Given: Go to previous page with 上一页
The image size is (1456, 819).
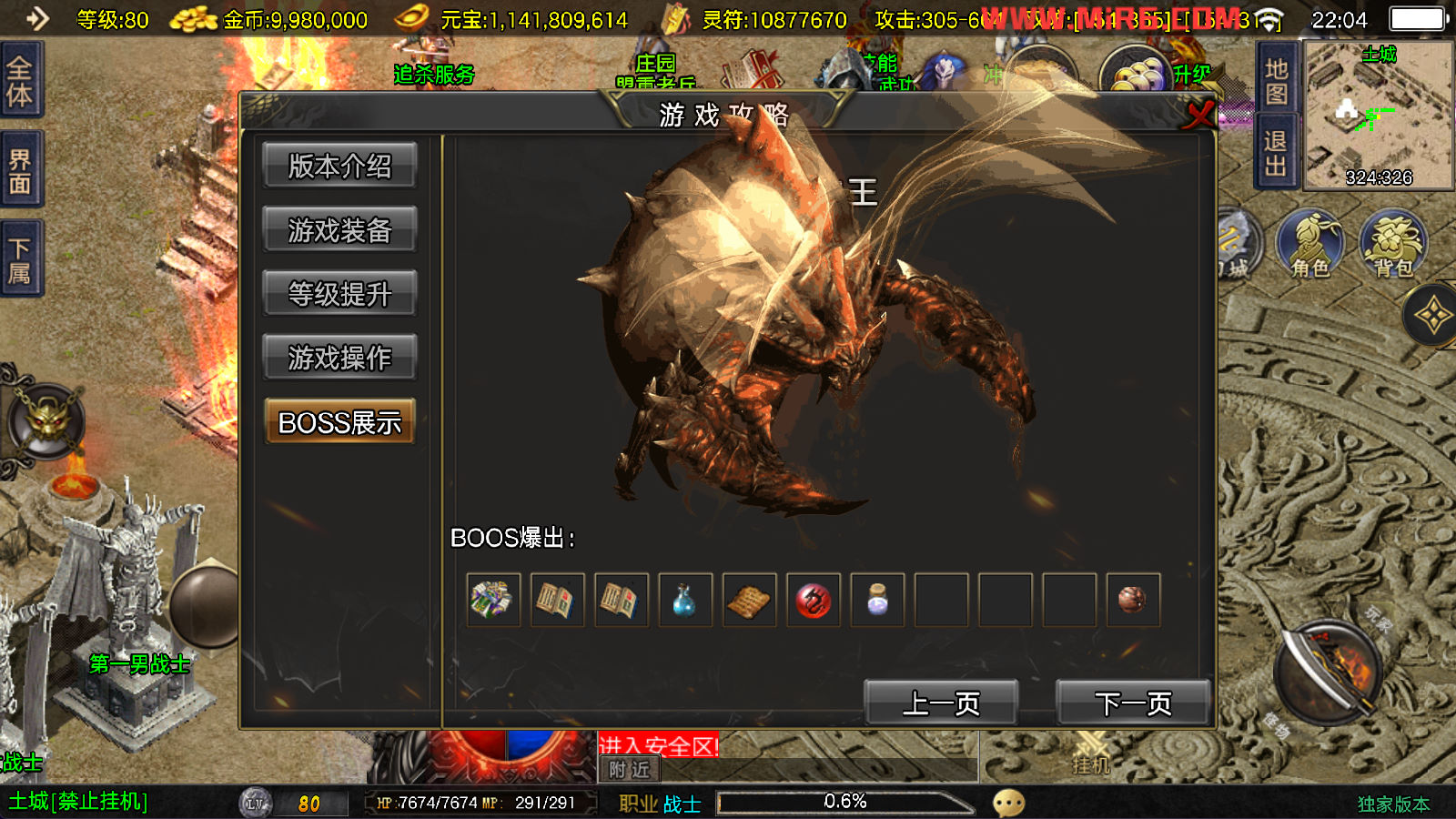Looking at the screenshot, I should [x=941, y=703].
